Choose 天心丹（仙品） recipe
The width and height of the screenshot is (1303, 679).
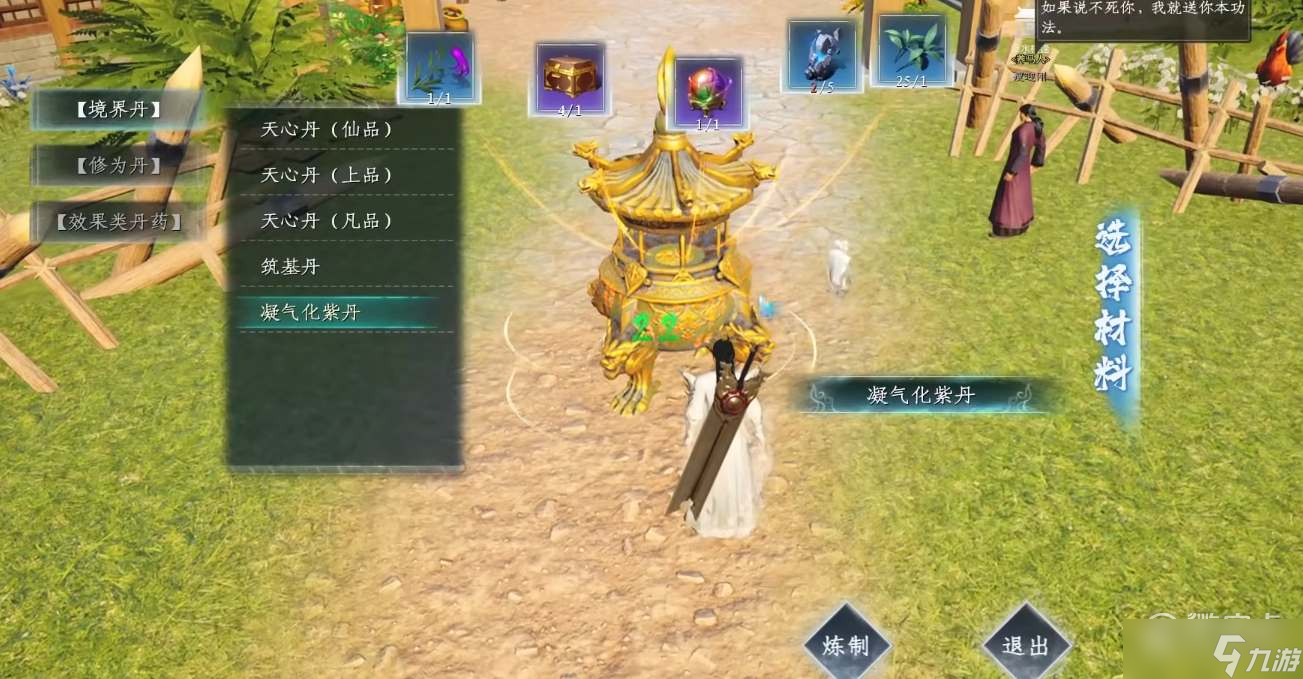[x=327, y=130]
